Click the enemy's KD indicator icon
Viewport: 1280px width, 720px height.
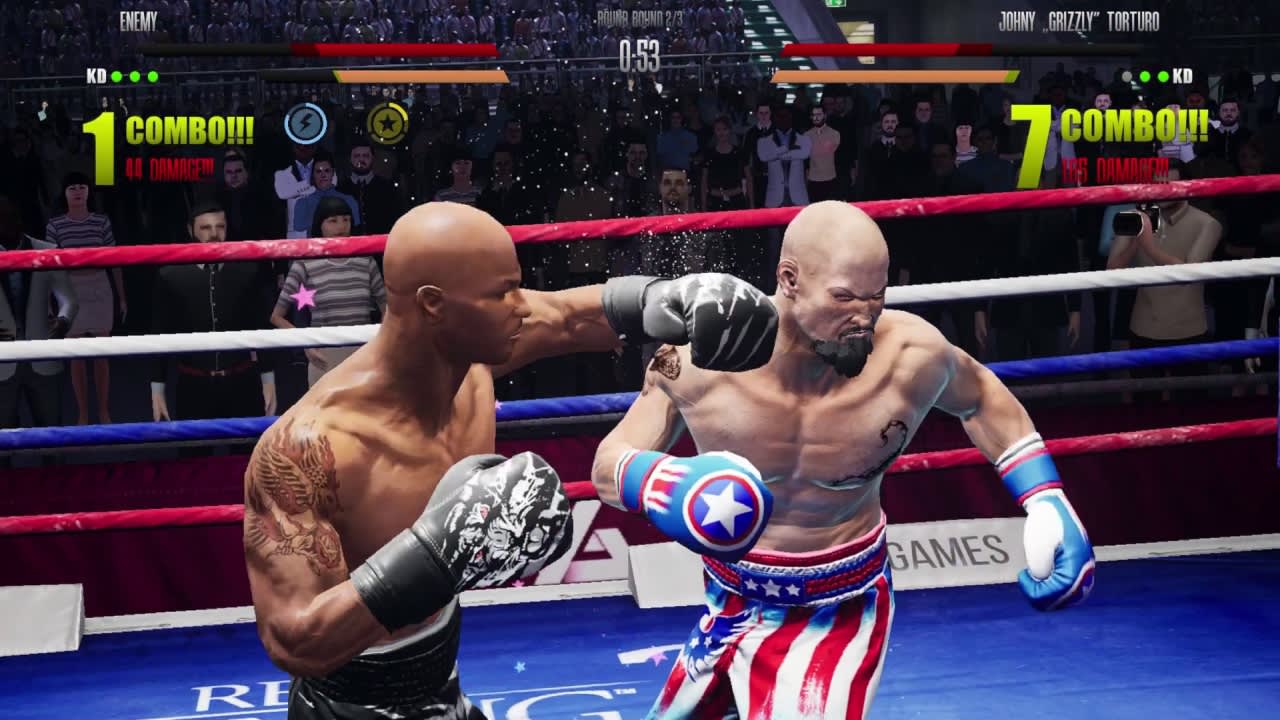pyautogui.click(x=96, y=74)
